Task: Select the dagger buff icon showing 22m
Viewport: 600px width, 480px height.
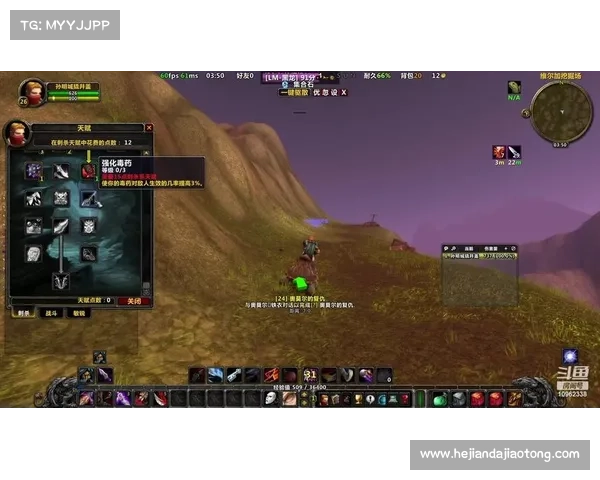Action: [514, 152]
